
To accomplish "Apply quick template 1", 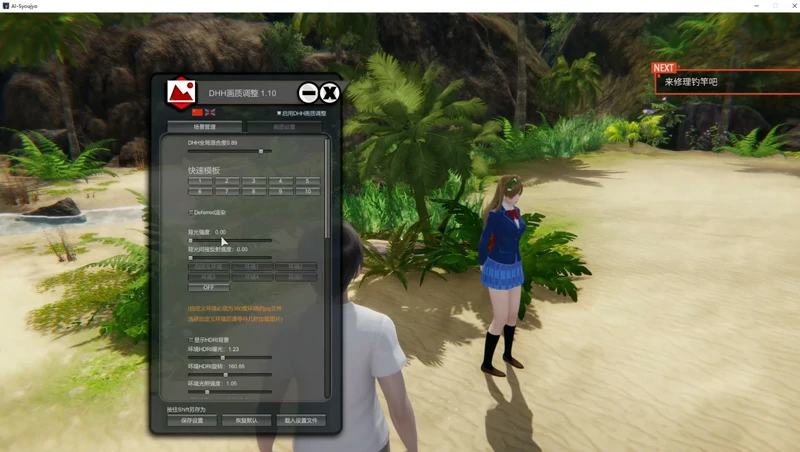I will (201, 181).
